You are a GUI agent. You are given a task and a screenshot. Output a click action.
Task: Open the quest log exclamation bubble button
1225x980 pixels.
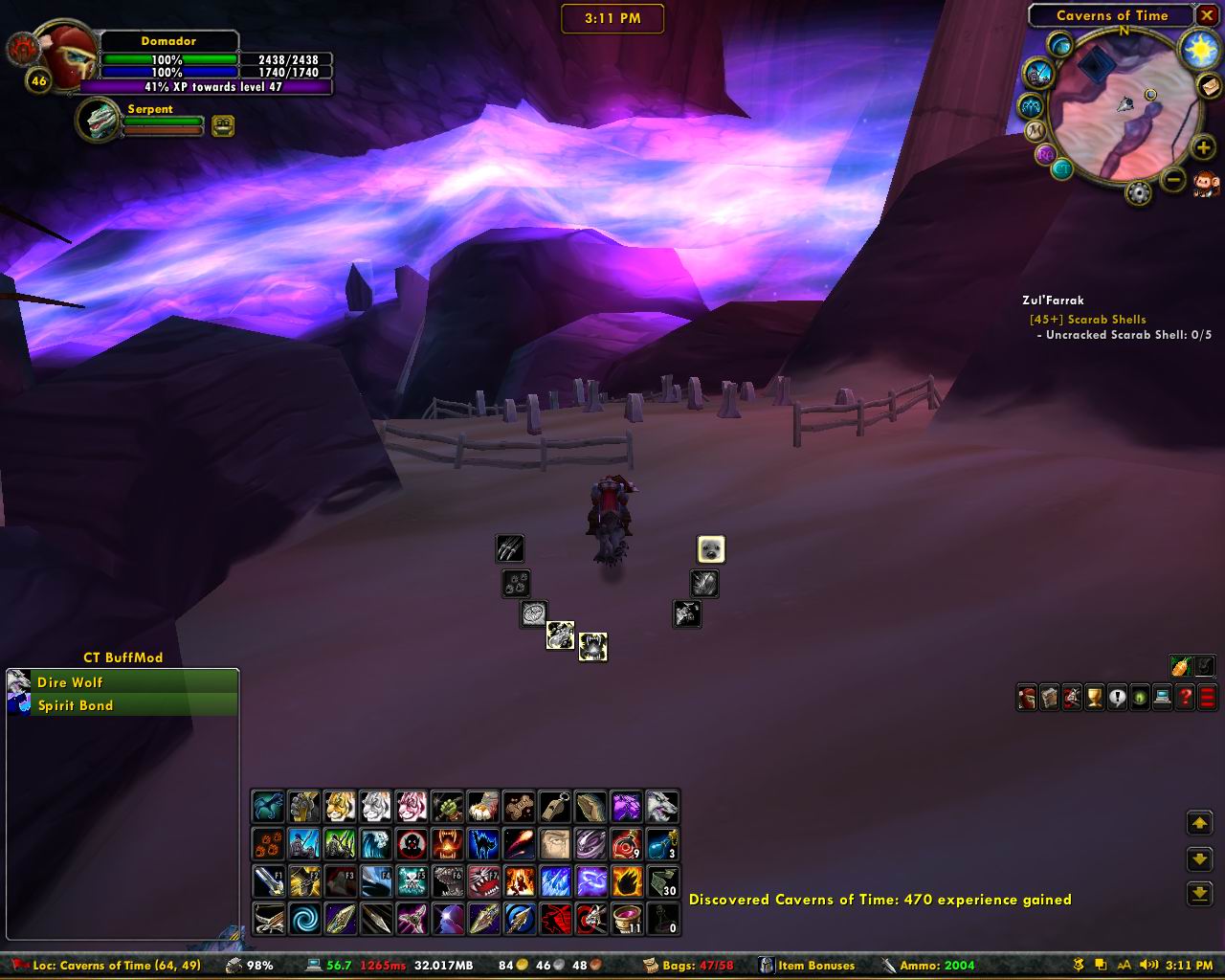click(x=1117, y=697)
